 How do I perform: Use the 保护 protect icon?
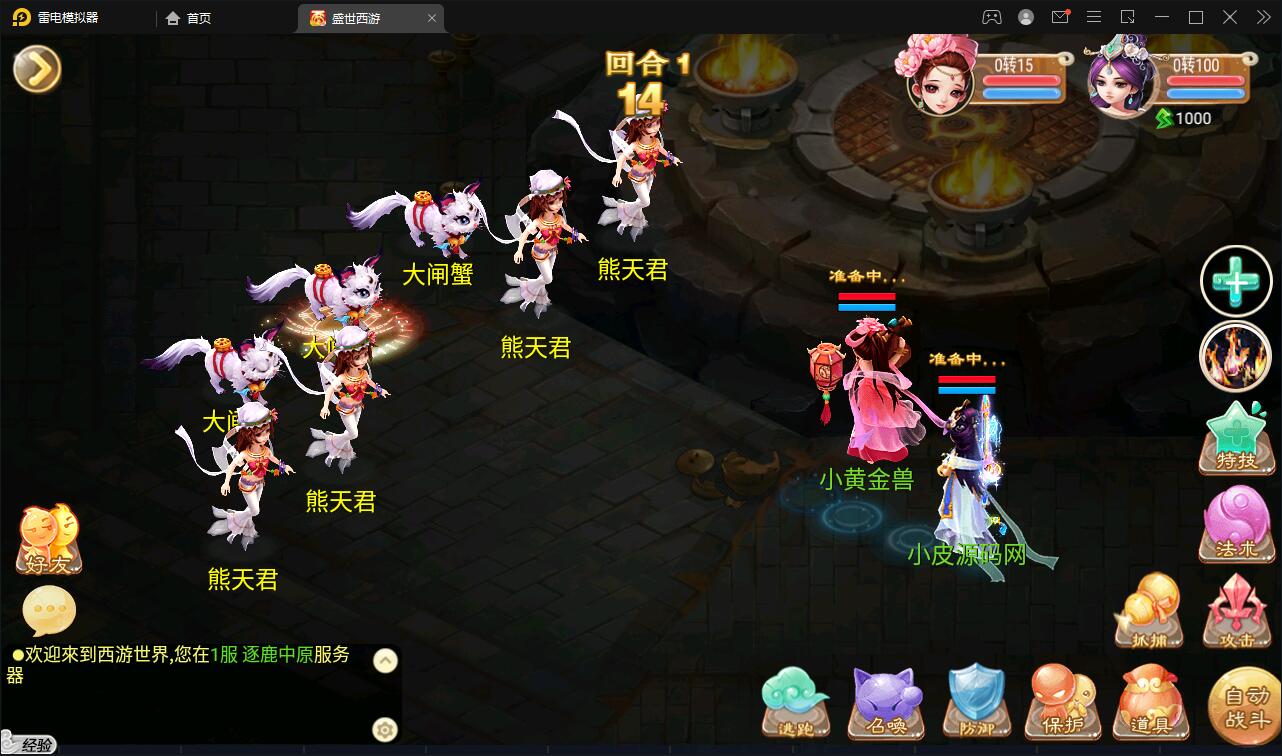1063,700
